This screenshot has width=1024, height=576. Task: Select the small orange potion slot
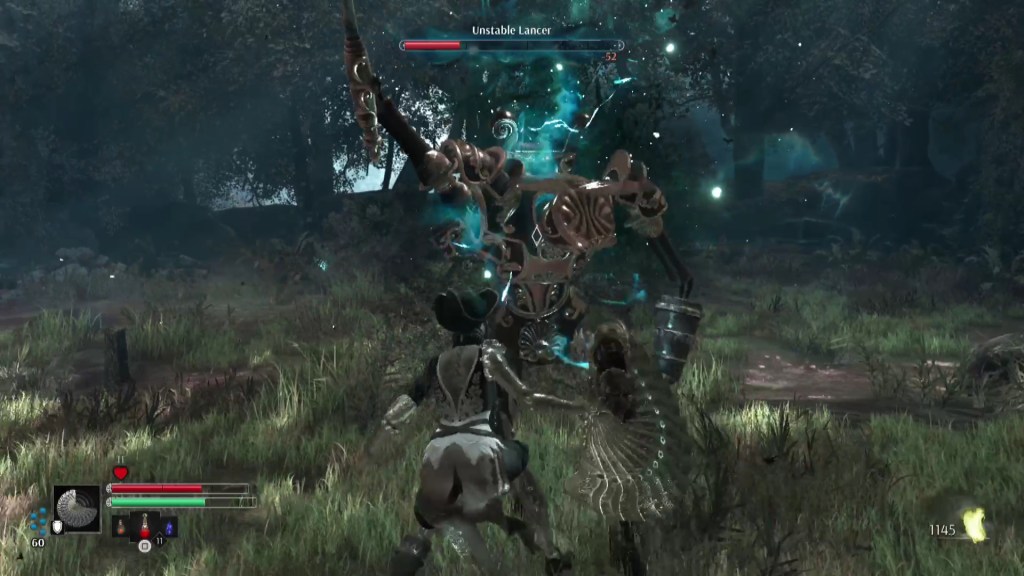pos(120,526)
